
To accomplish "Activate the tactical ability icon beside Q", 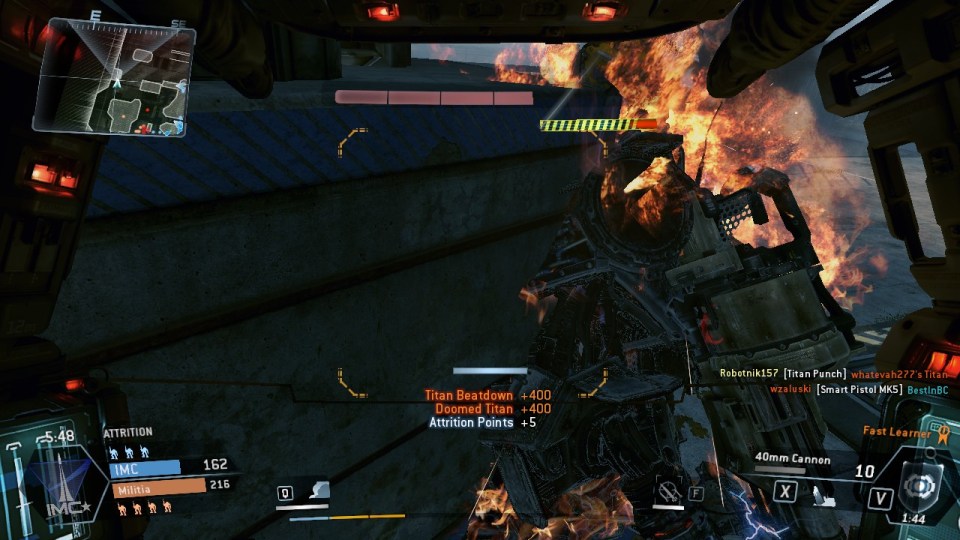I will click(316, 491).
